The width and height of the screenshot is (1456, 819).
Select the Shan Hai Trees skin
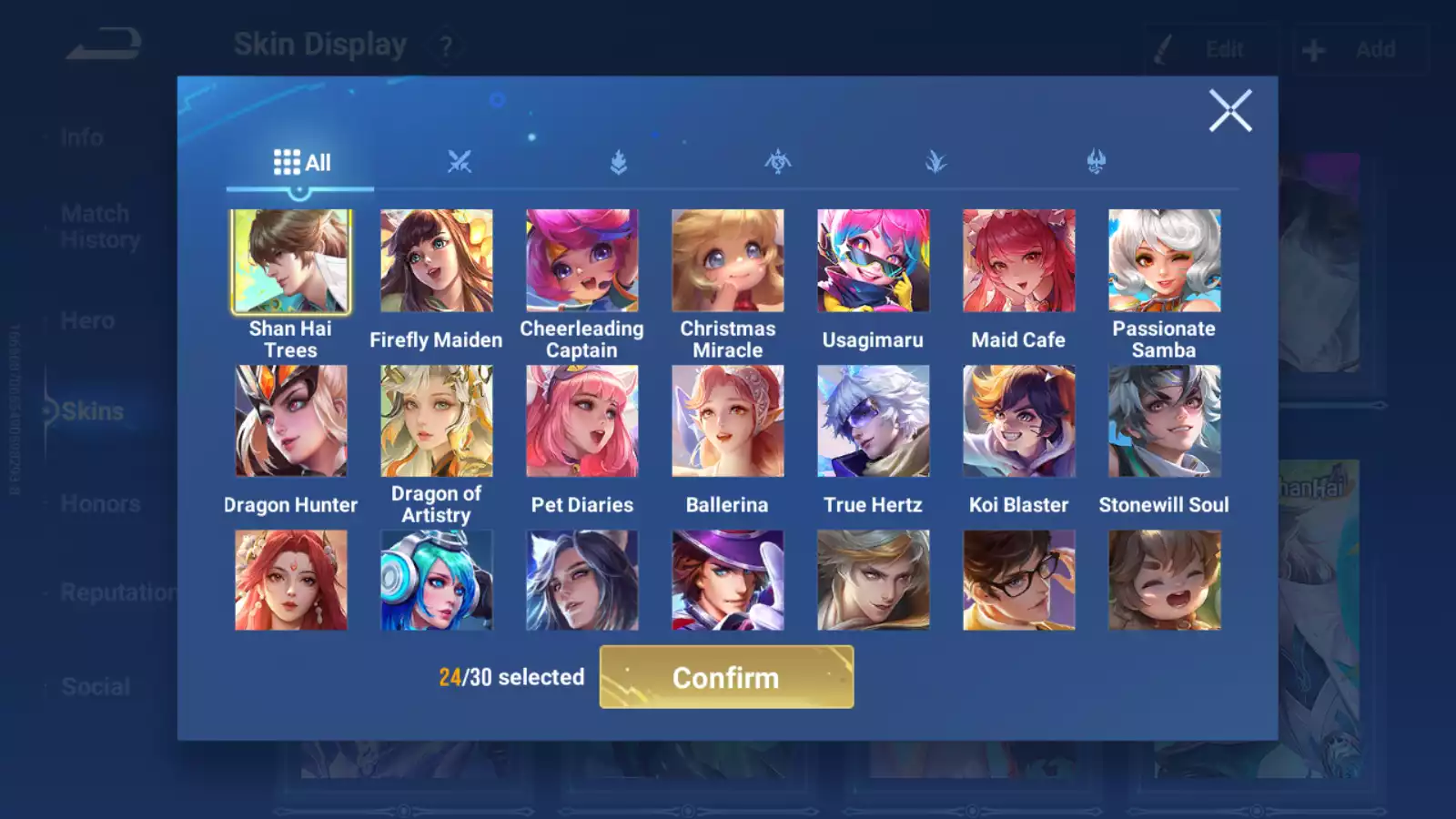(x=290, y=261)
